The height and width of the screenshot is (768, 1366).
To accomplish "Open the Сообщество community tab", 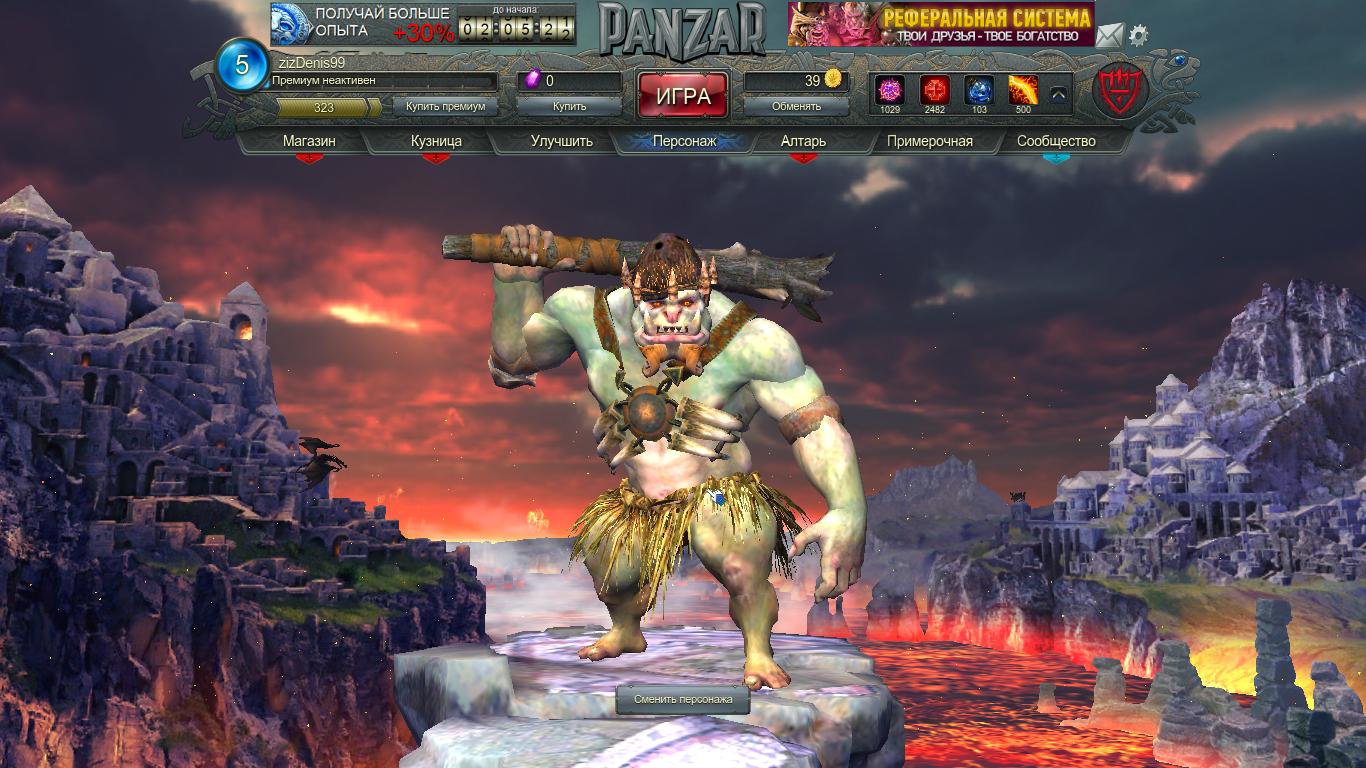I will click(1056, 141).
